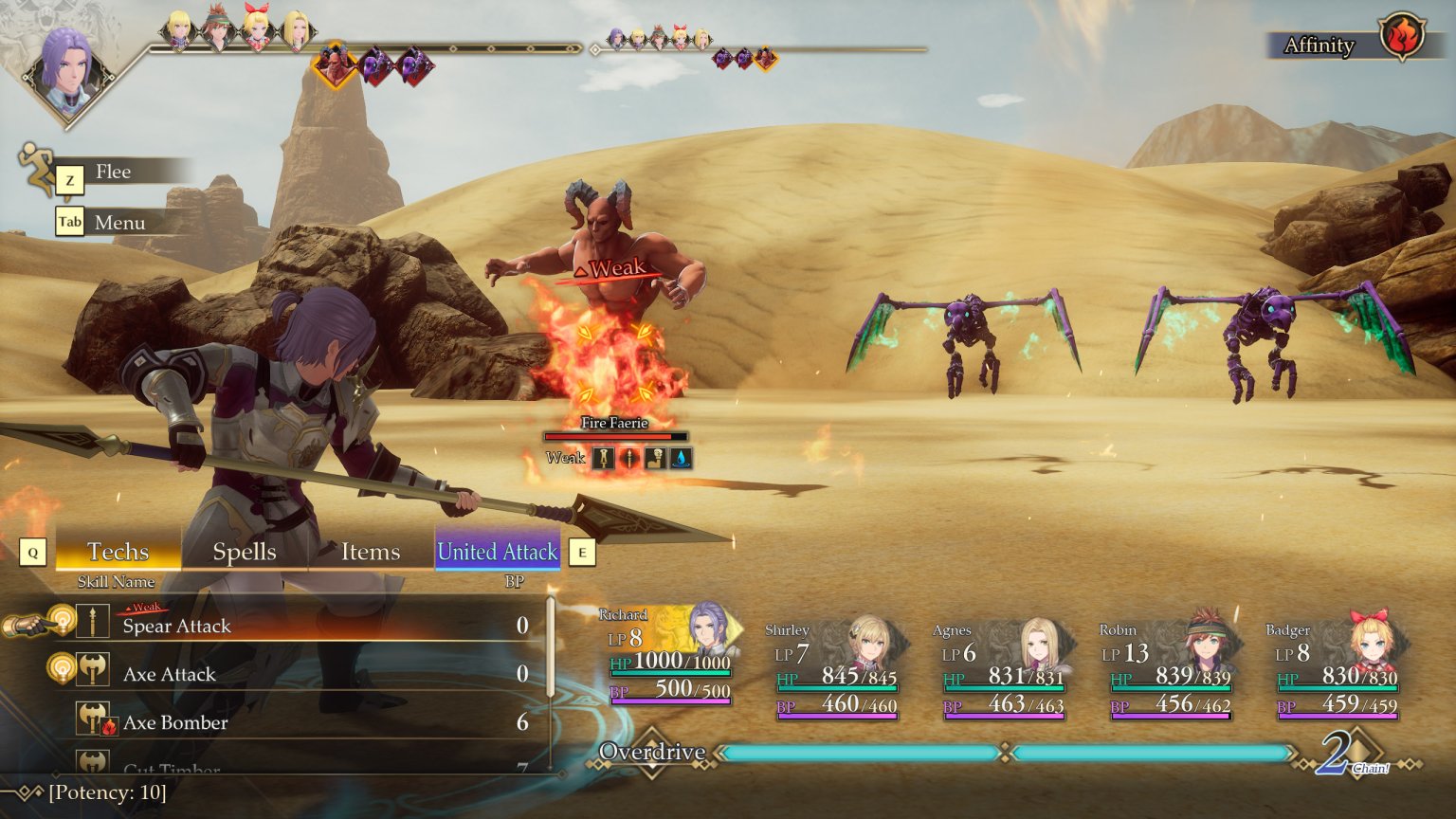Select the highlighted enemy diamond in the turn order
The image size is (1456, 819).
point(334,64)
